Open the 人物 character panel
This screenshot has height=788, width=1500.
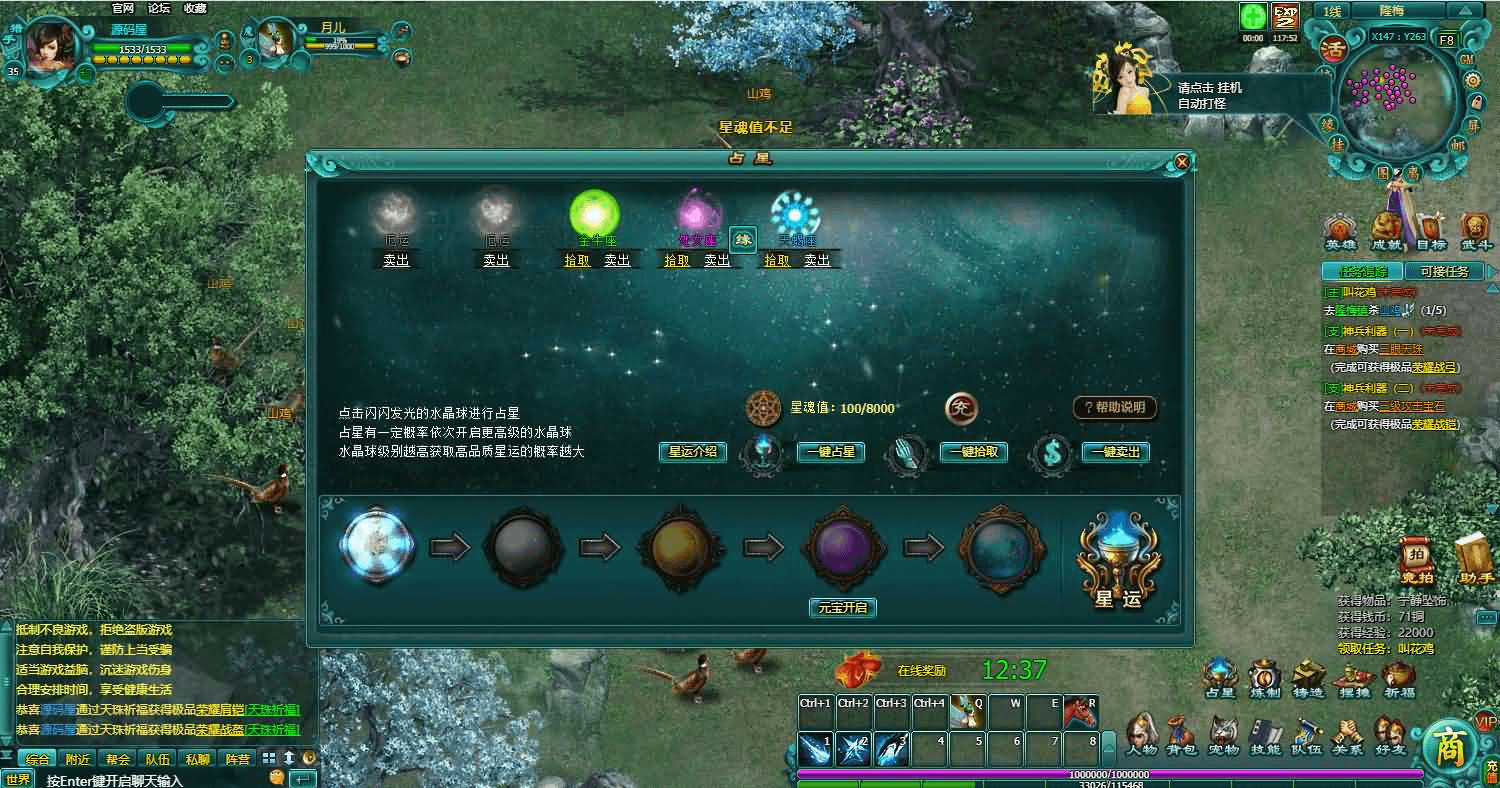[x=1141, y=735]
